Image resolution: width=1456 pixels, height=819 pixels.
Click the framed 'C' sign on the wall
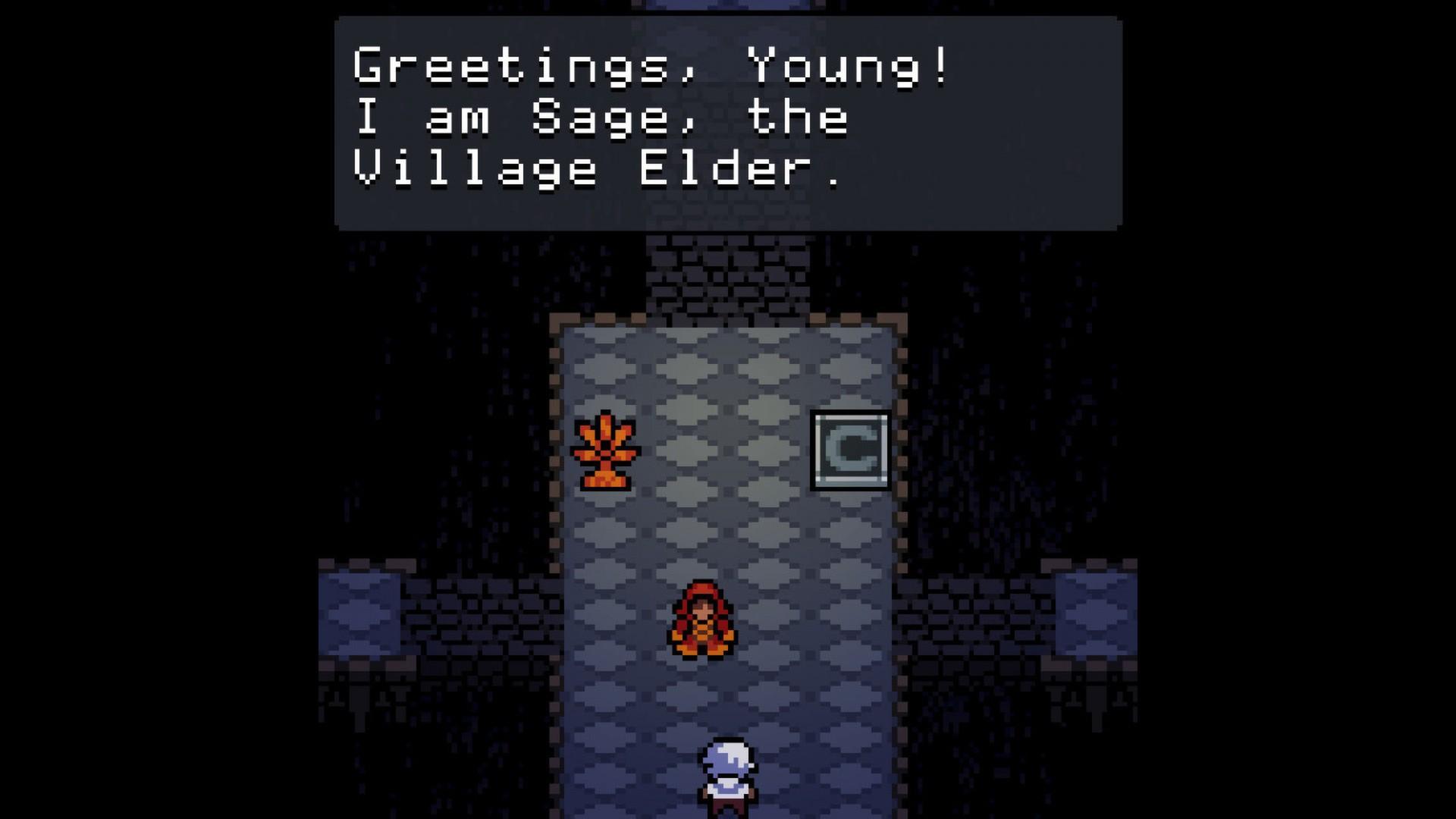(x=849, y=449)
